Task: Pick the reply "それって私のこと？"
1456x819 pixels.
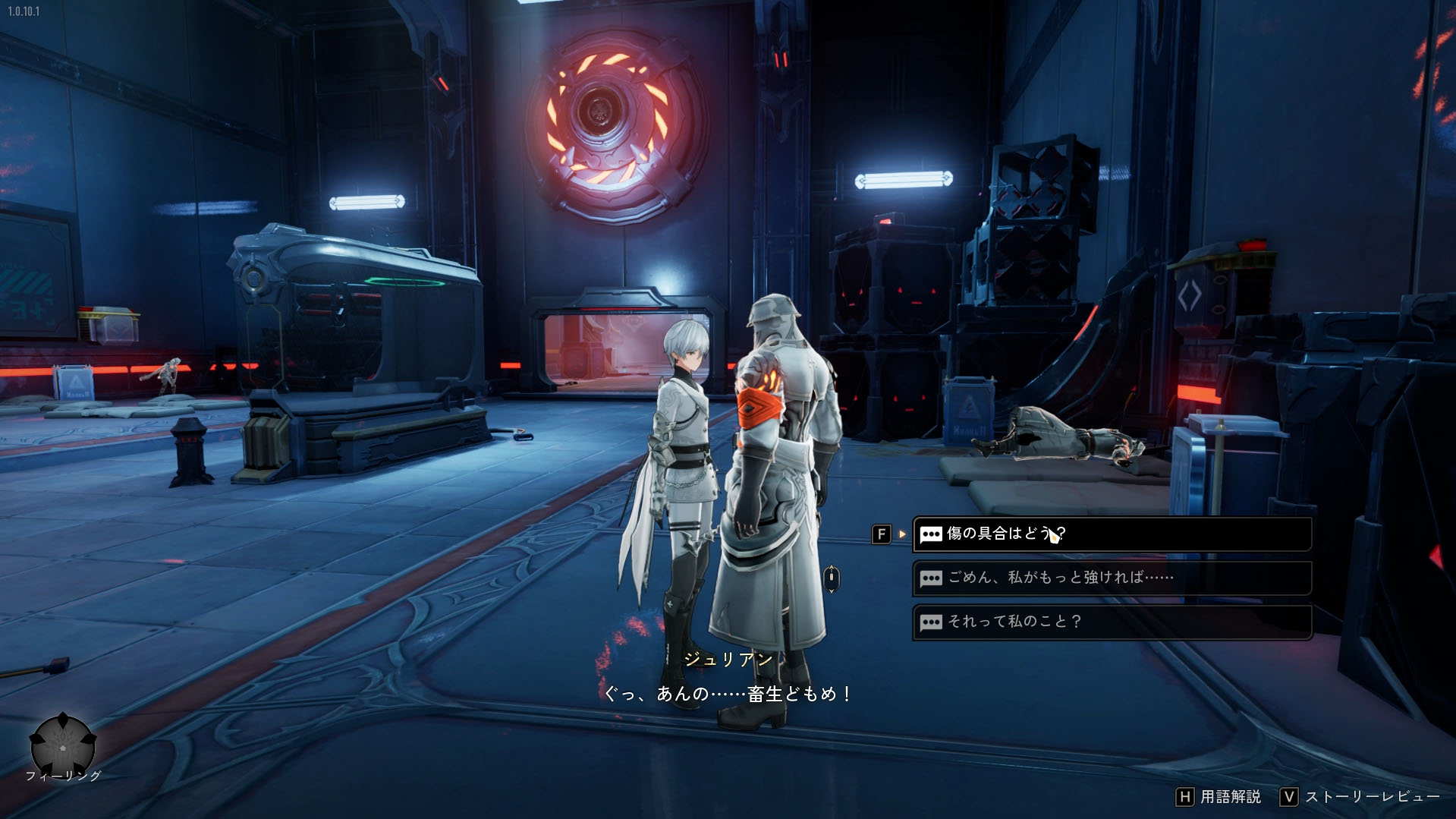Action: click(x=1111, y=622)
